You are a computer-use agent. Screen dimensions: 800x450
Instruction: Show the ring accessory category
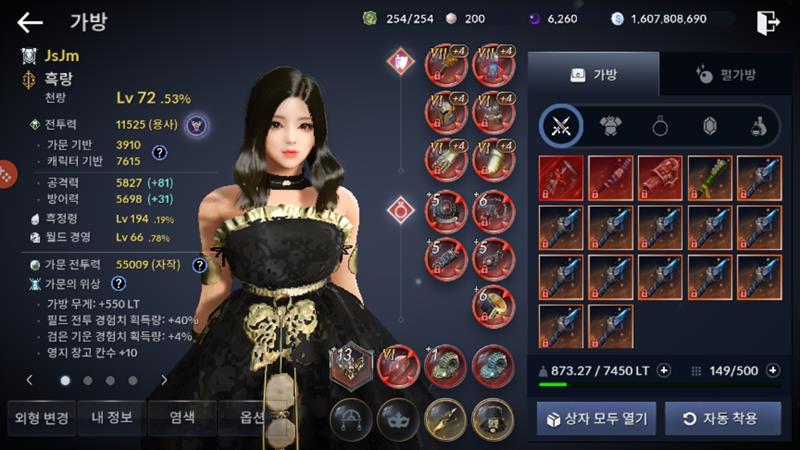[x=660, y=126]
